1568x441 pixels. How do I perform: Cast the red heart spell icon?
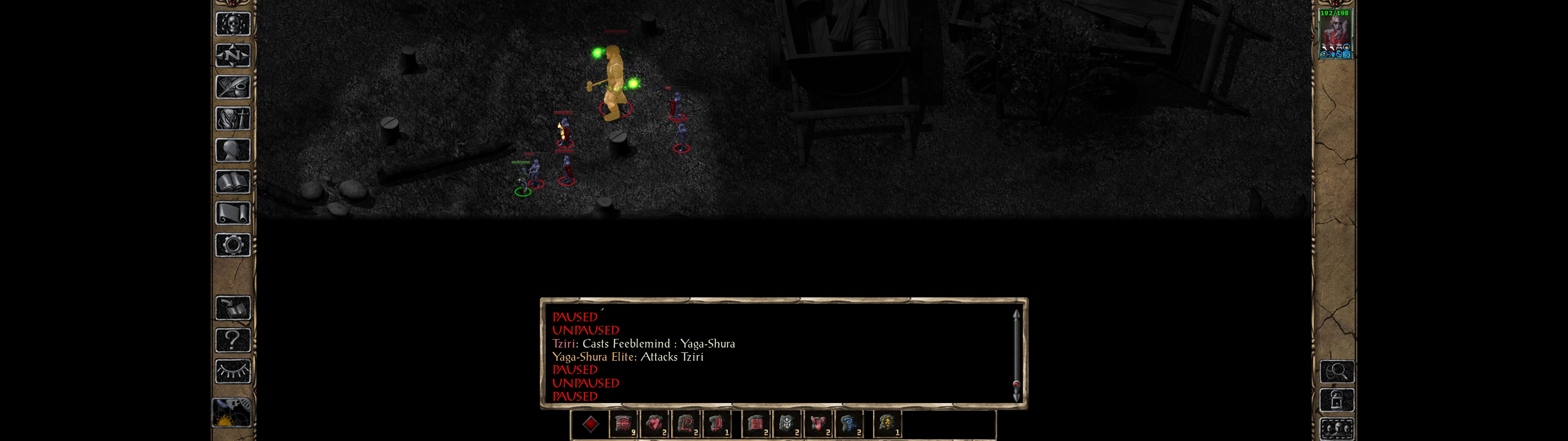[x=655, y=424]
